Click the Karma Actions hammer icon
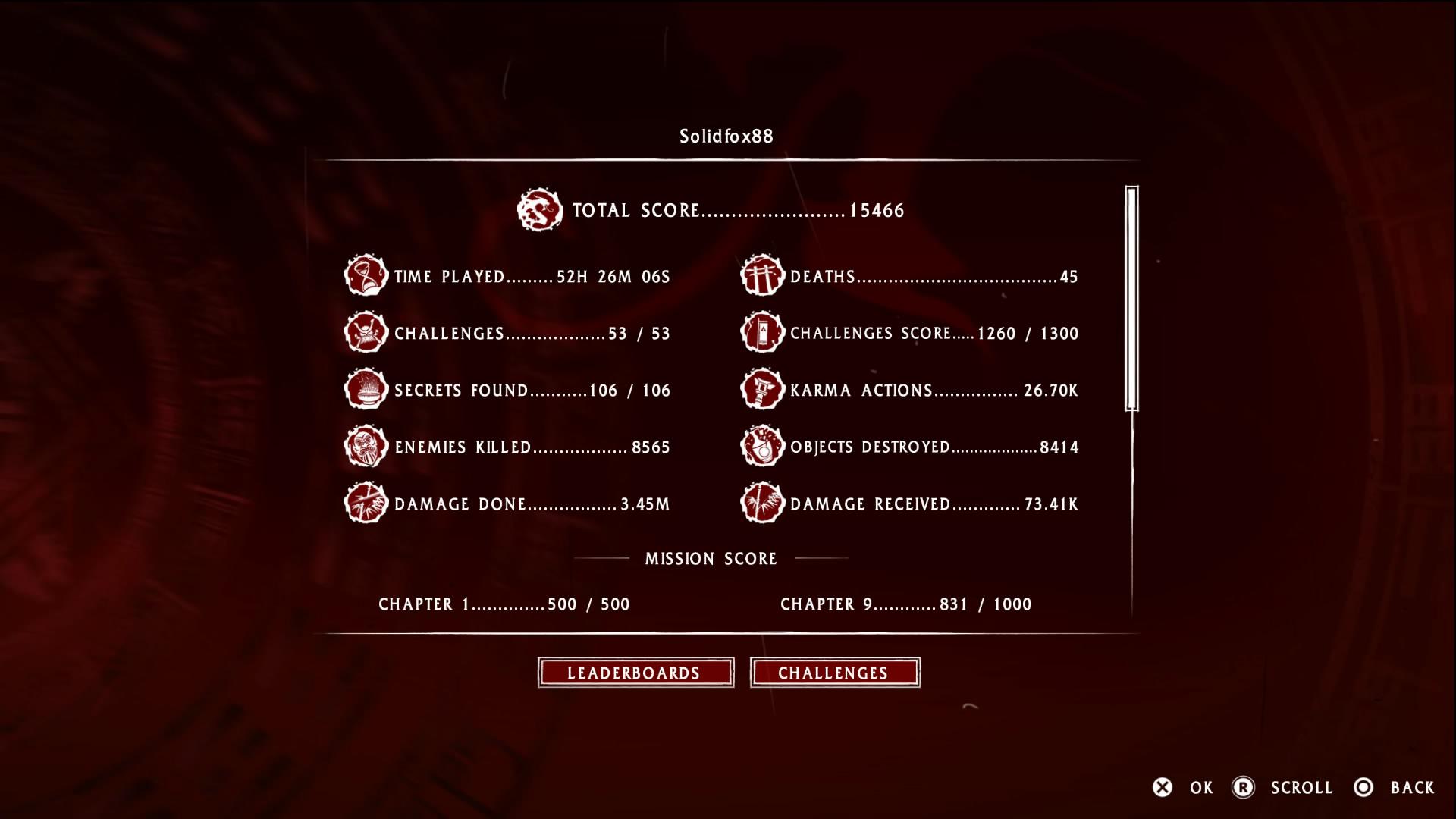1456x819 pixels. [761, 390]
